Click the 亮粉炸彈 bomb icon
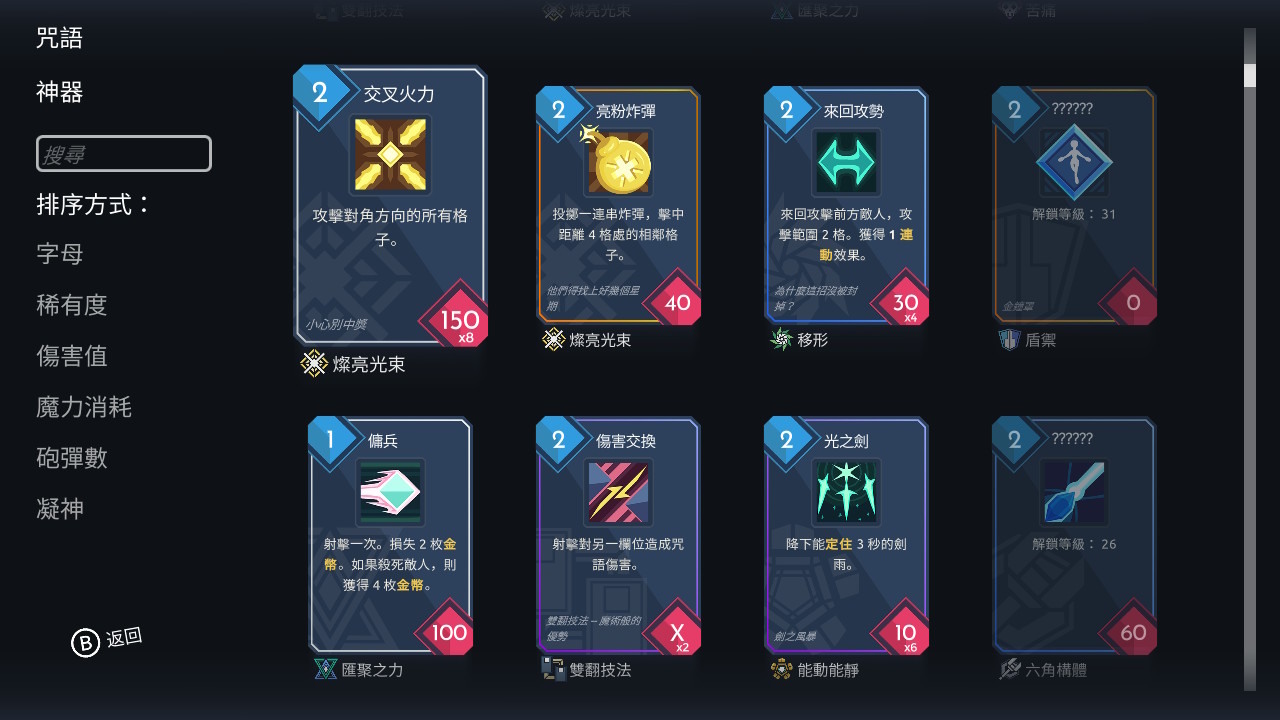 pyautogui.click(x=618, y=162)
